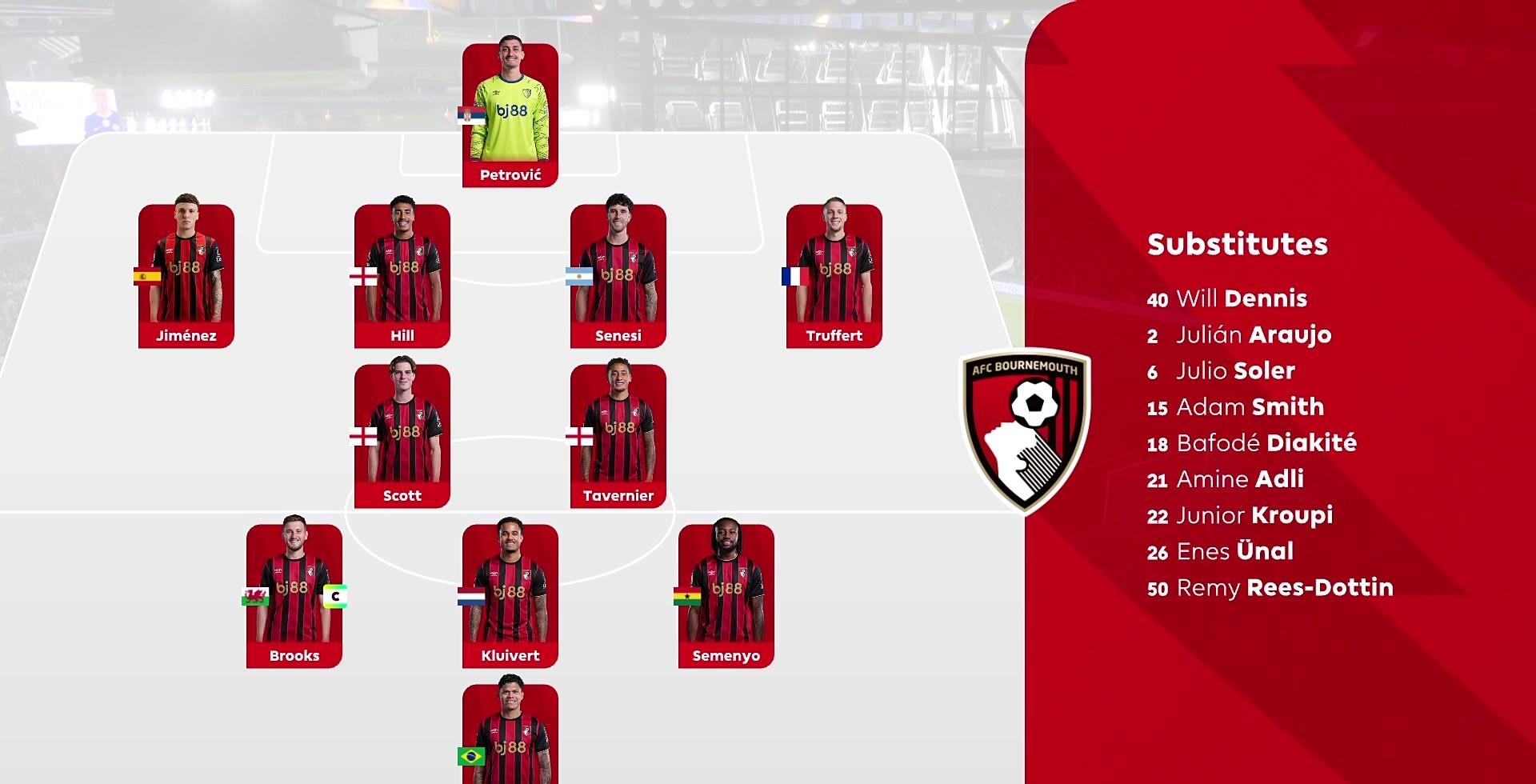The image size is (1536, 784).
Task: Choose the Scott midfielder card
Action: point(402,435)
